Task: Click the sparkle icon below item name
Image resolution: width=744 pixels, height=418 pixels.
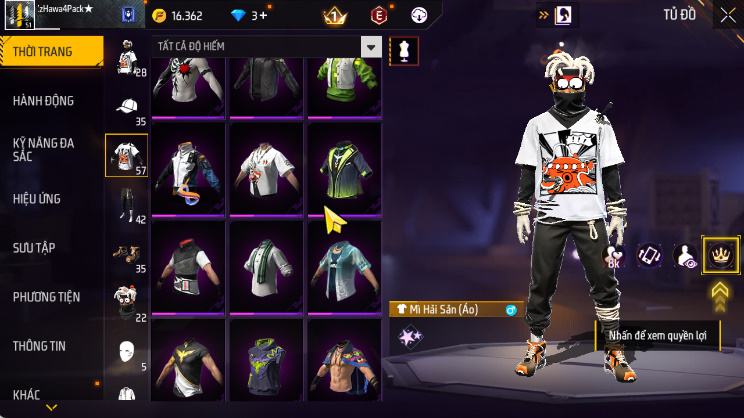Action: 410,336
